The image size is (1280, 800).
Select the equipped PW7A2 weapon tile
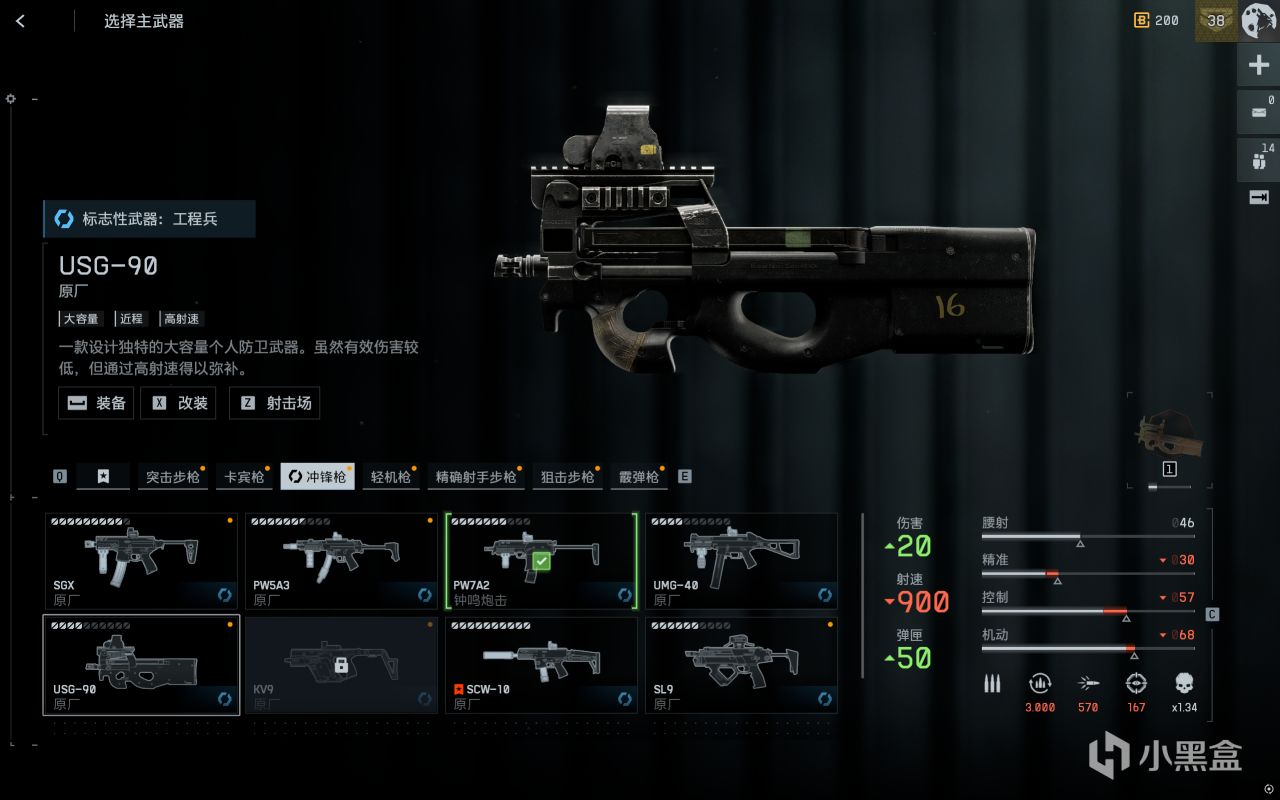click(541, 561)
